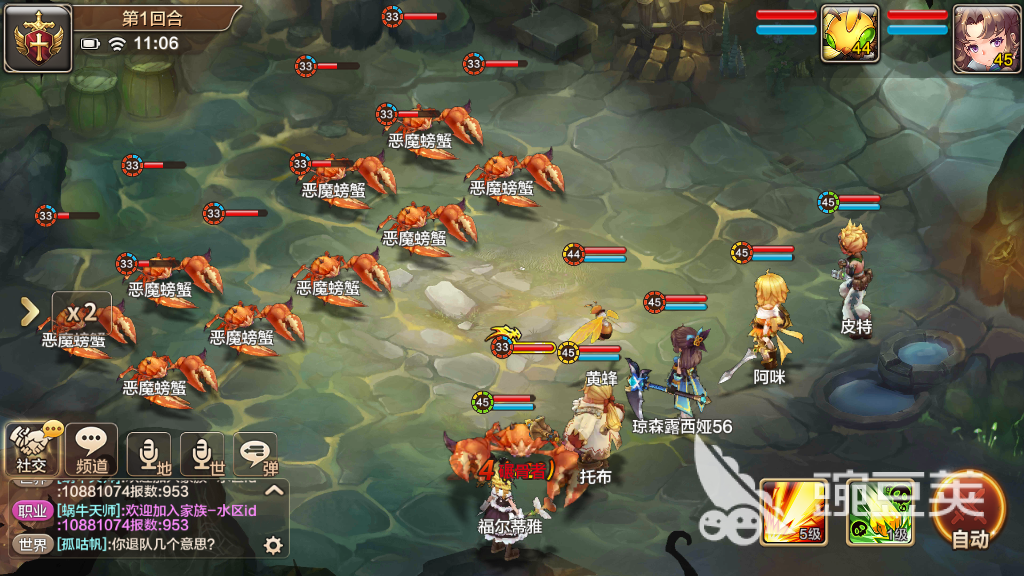
Task: Select the yellow bee pet portrait
Action: pos(850,36)
